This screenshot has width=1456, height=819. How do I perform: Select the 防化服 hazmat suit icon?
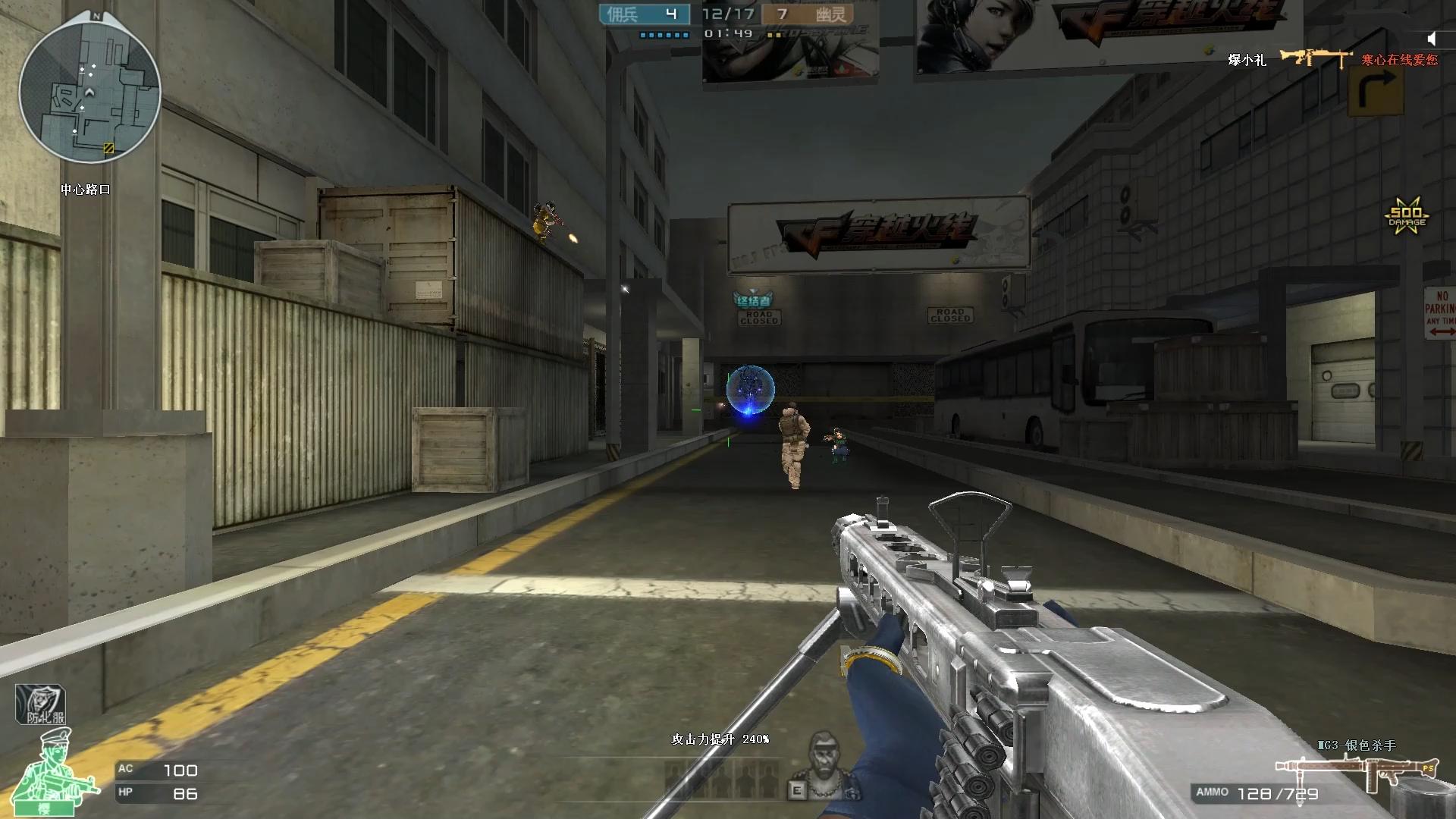click(x=41, y=705)
